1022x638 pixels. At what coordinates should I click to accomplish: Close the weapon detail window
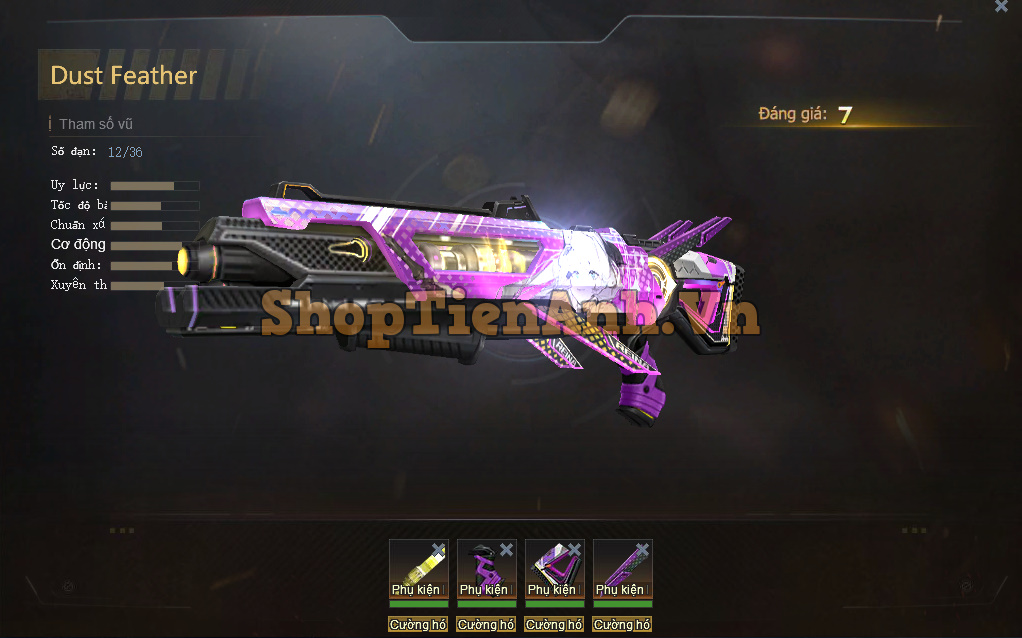point(1001,6)
